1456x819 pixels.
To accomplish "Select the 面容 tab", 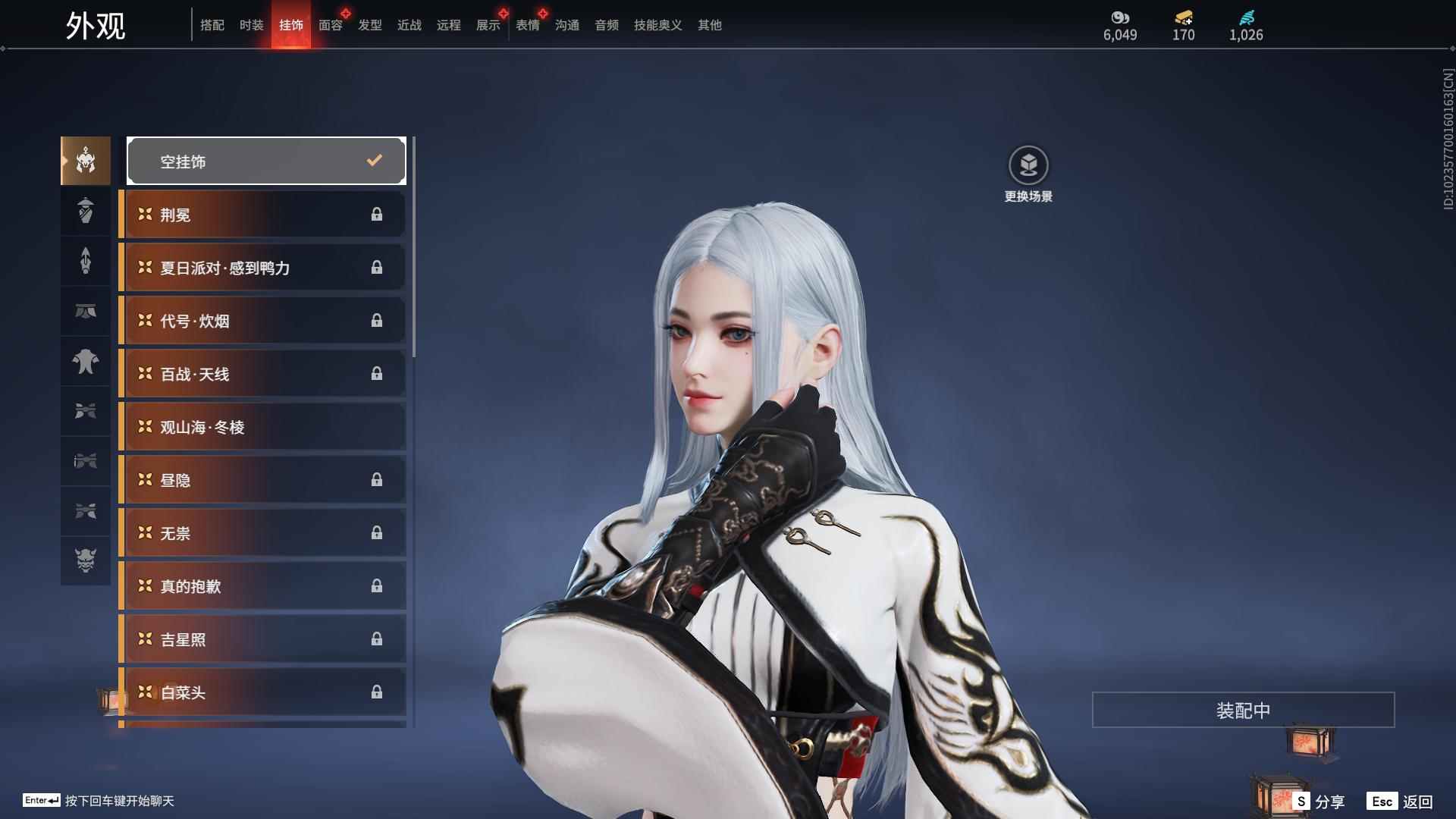I will [331, 25].
